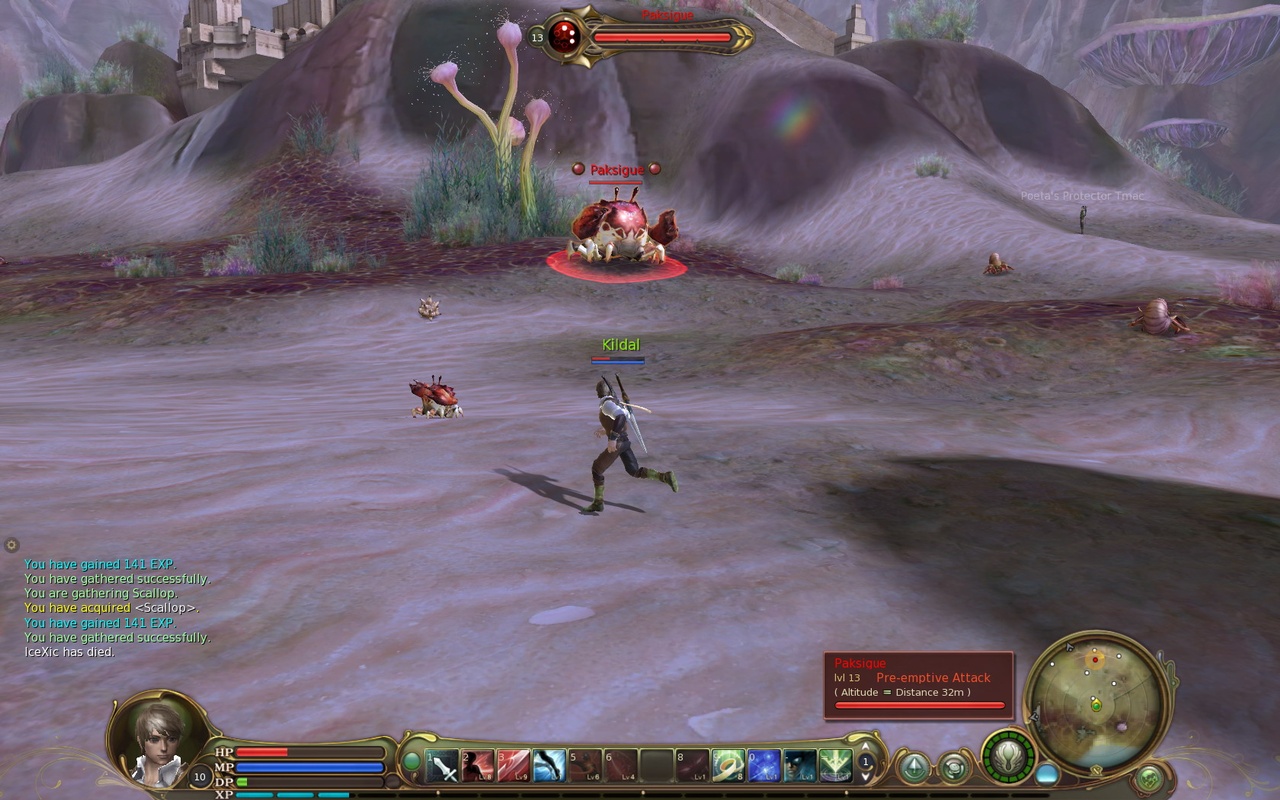Click the weapon swap sword icon near the minimap
The image size is (1280, 800).
[x=1096, y=768]
